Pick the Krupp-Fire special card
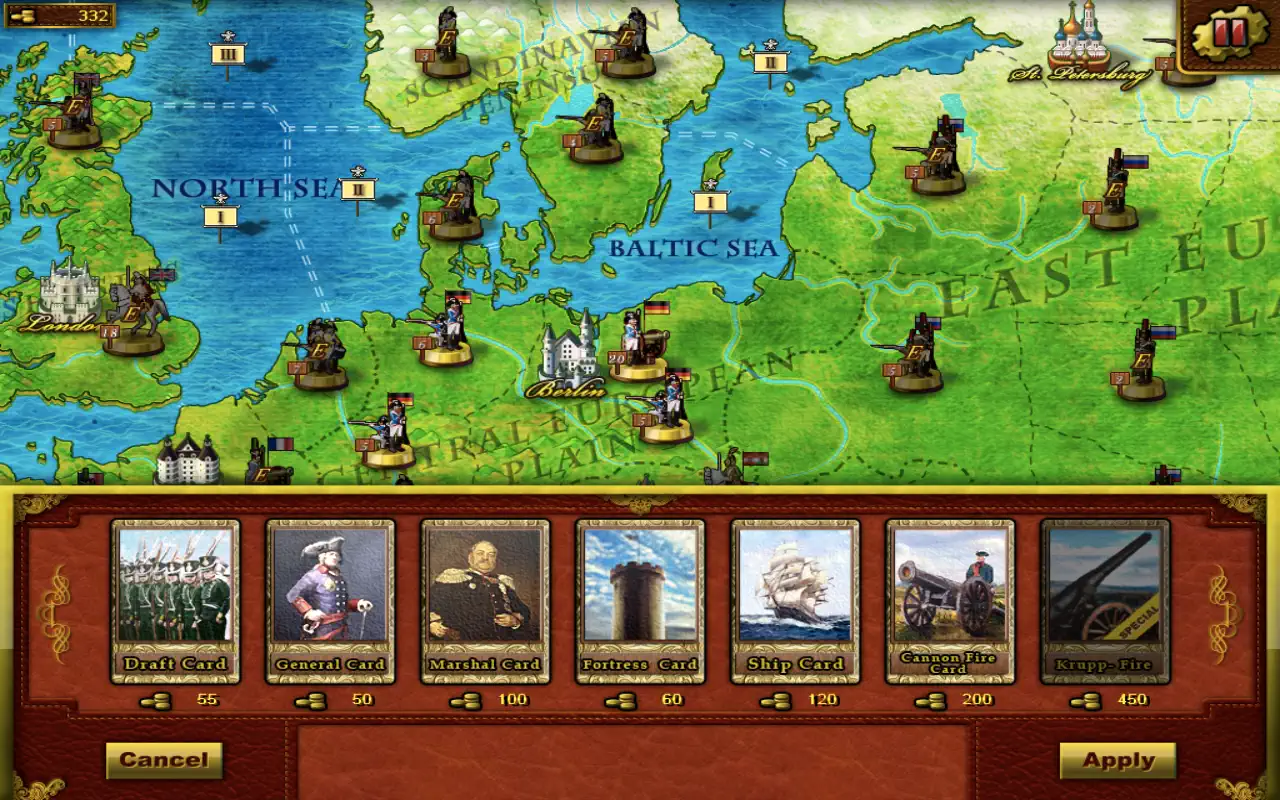Image resolution: width=1280 pixels, height=800 pixels. point(1105,600)
